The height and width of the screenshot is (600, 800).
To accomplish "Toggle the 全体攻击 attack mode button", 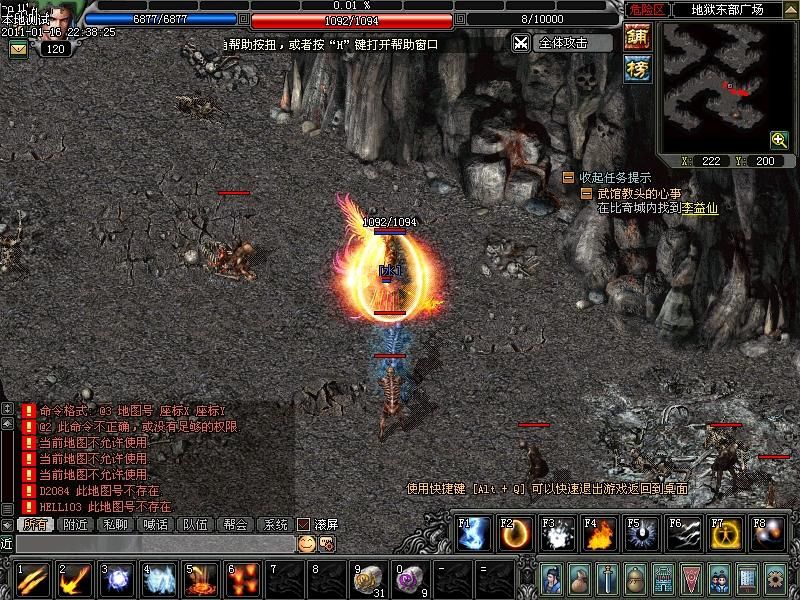I will pos(562,43).
